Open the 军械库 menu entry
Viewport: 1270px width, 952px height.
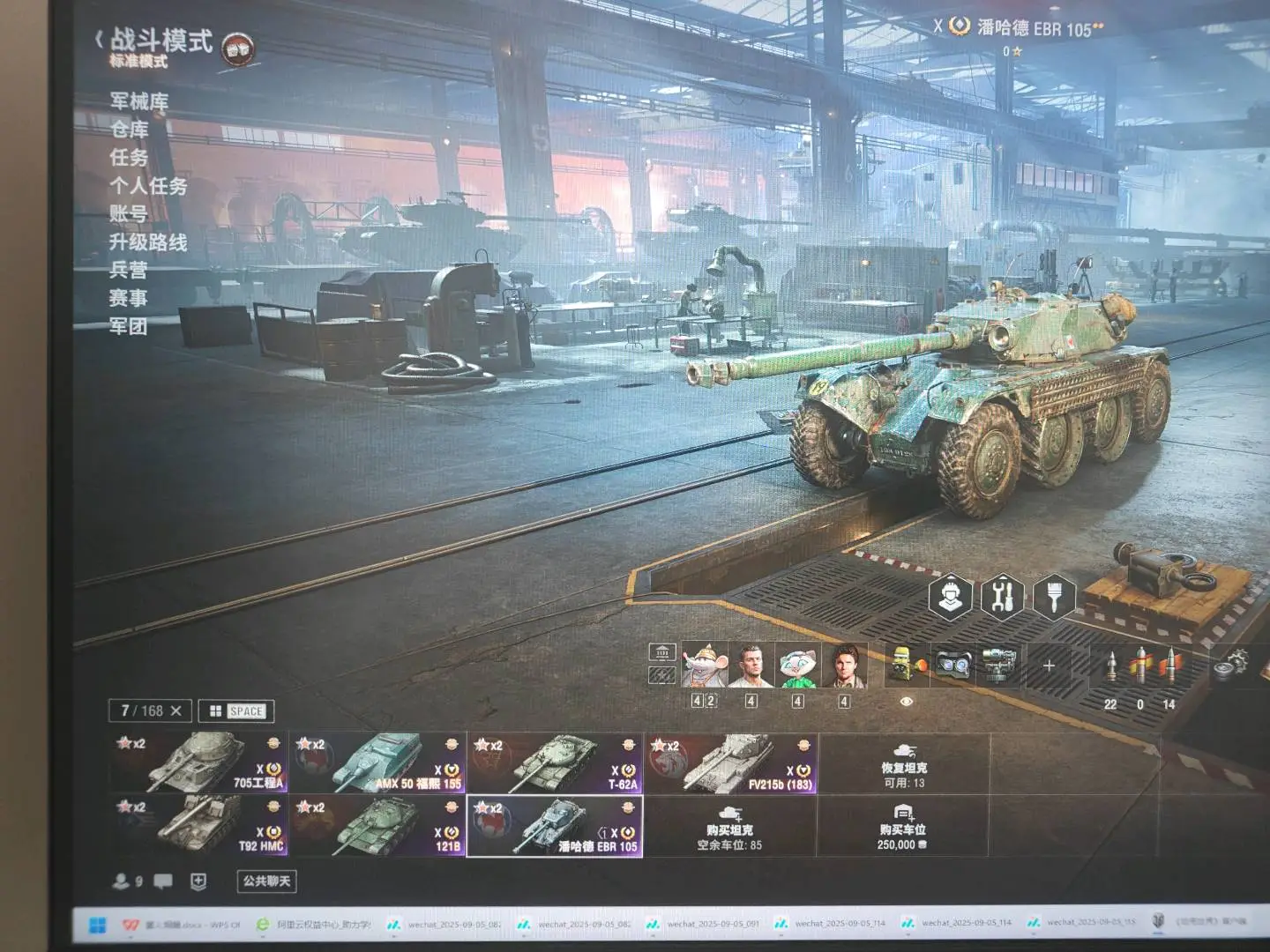[x=138, y=102]
